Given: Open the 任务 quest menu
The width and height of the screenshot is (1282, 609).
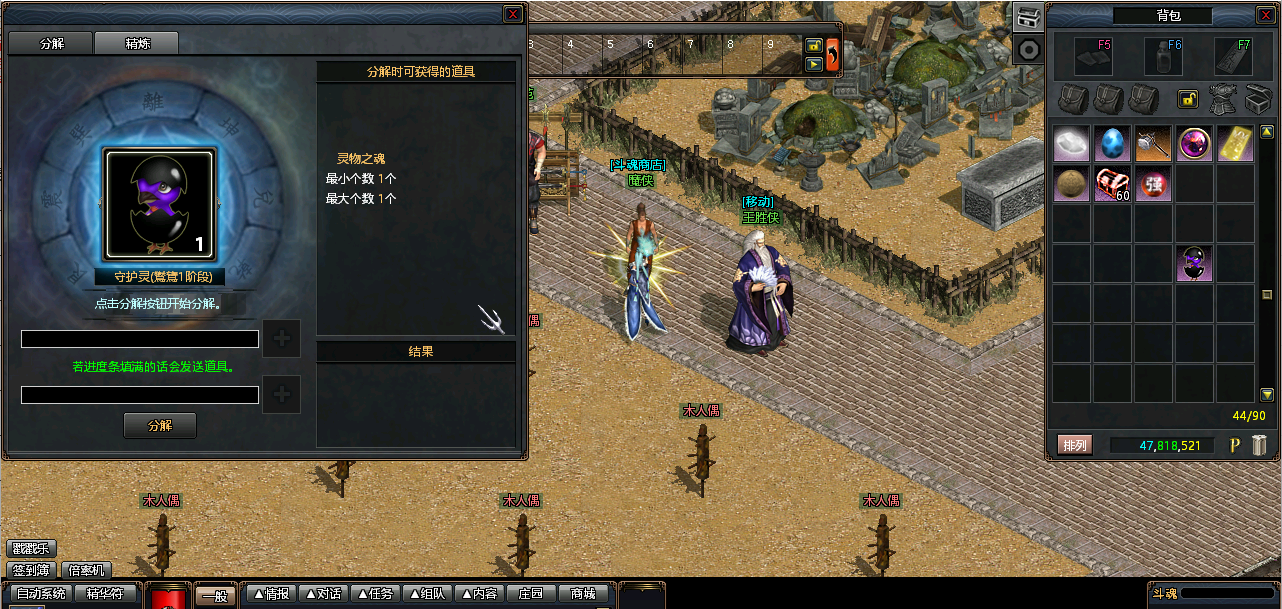Looking at the screenshot, I should tap(376, 594).
